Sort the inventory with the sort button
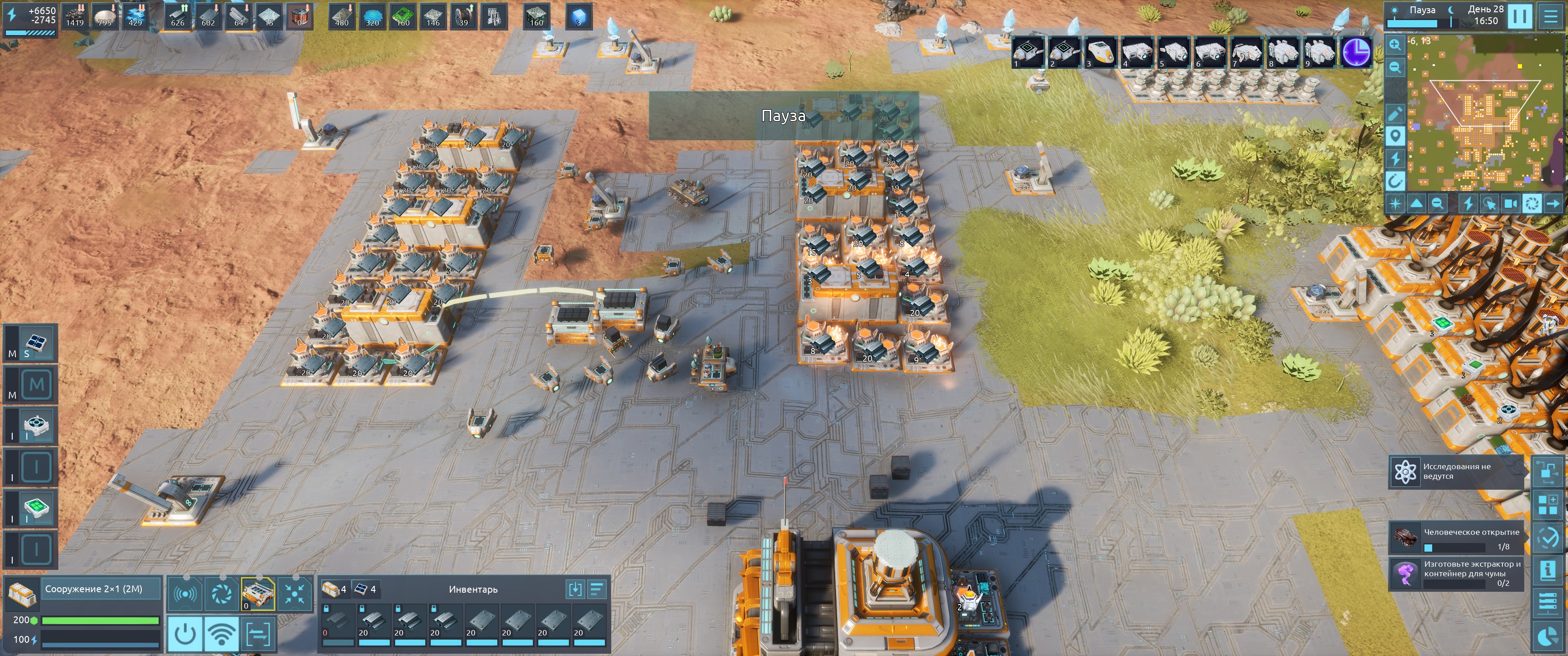Image resolution: width=1568 pixels, height=656 pixels. [597, 589]
